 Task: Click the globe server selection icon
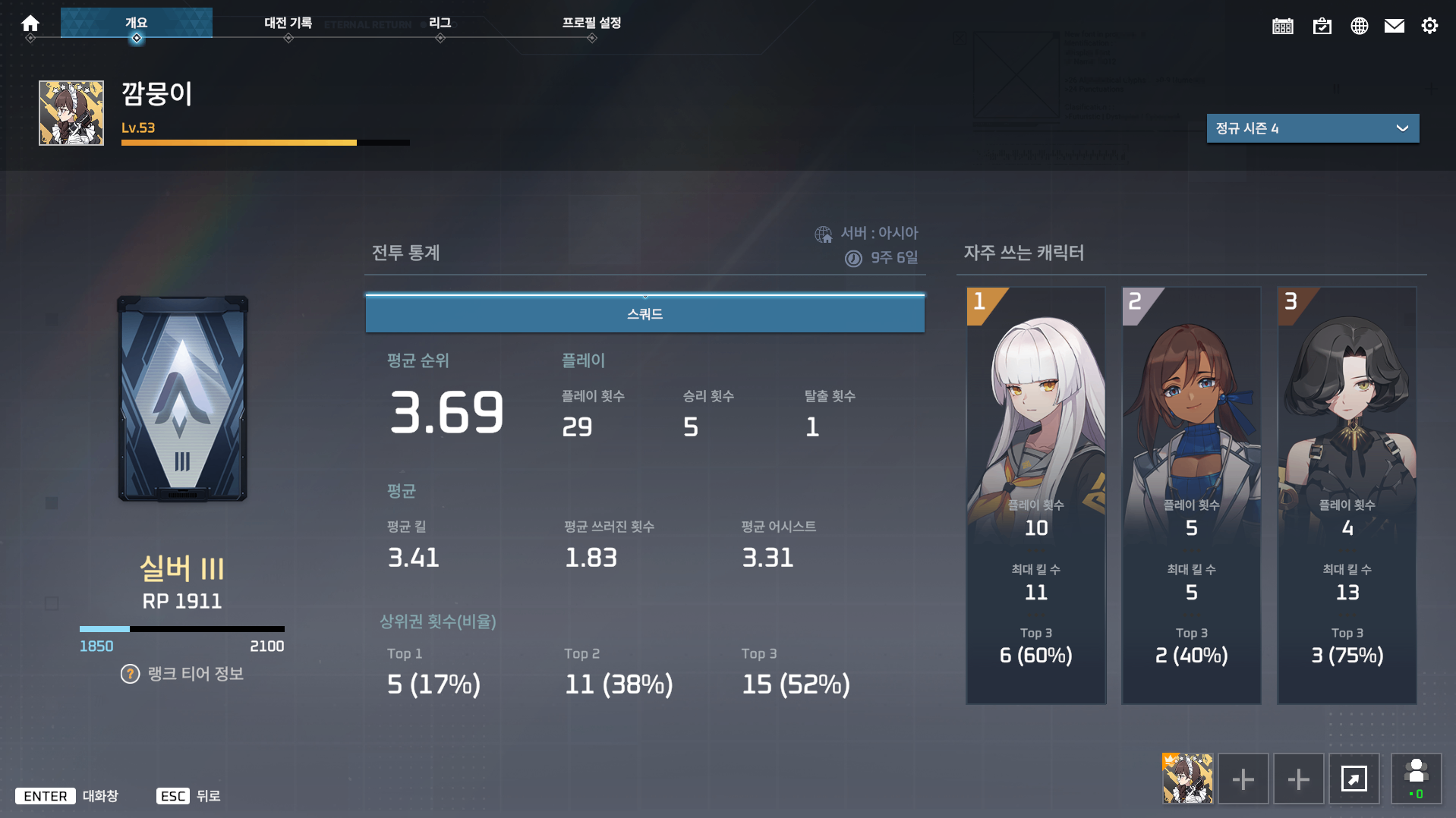[x=1359, y=25]
